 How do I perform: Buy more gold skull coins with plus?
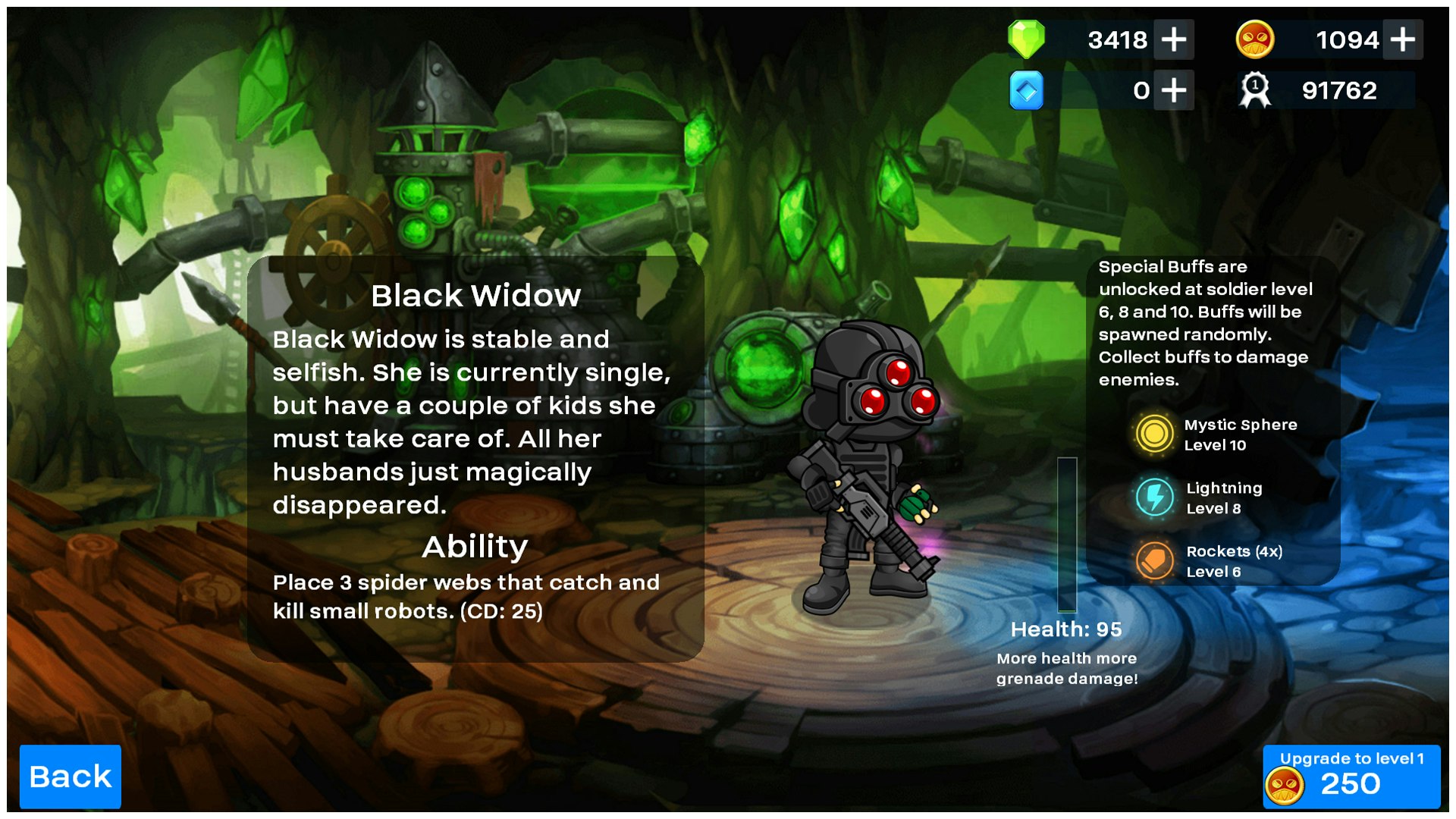1402,39
